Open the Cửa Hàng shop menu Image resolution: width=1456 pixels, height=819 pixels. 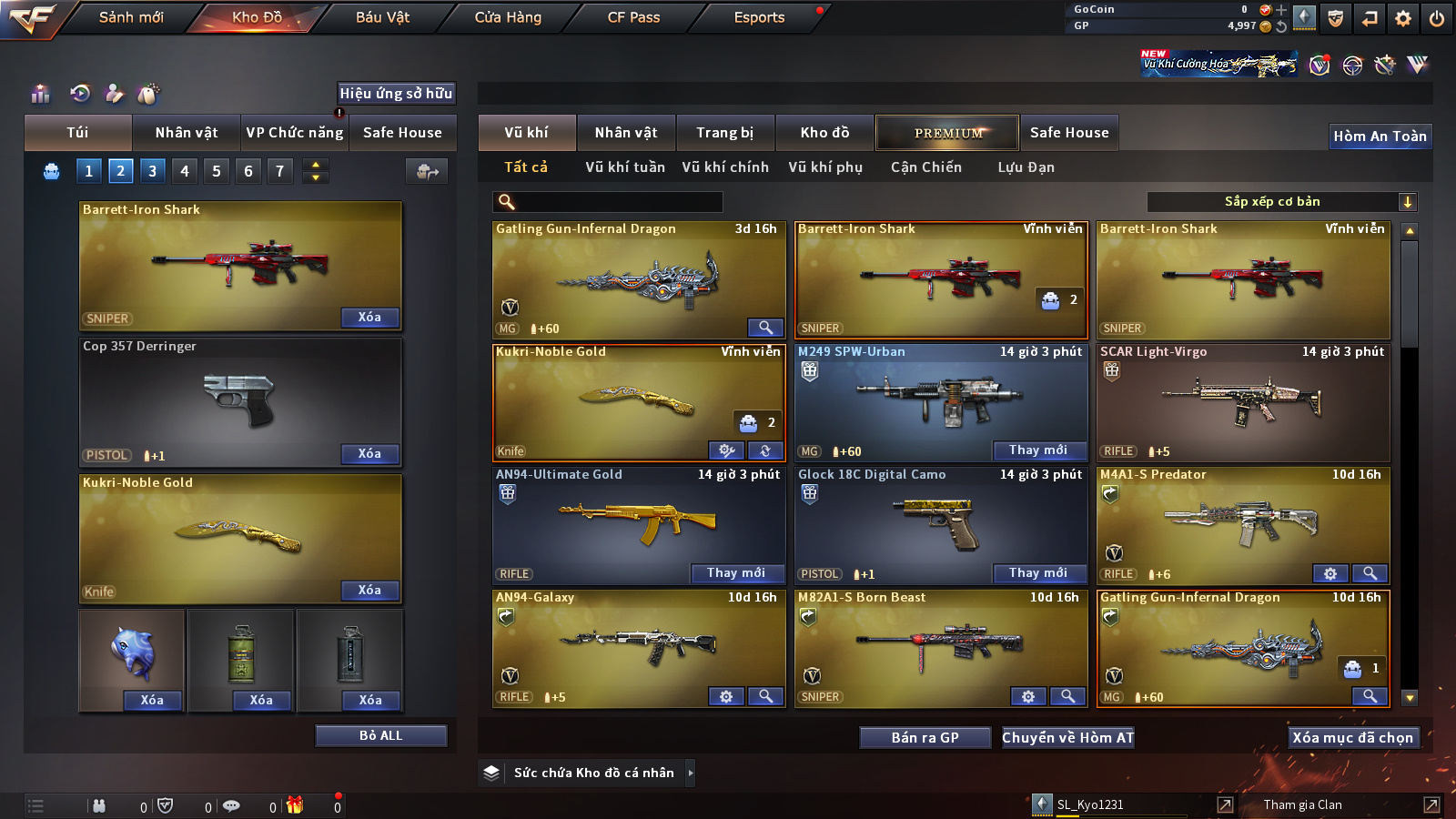tap(508, 17)
